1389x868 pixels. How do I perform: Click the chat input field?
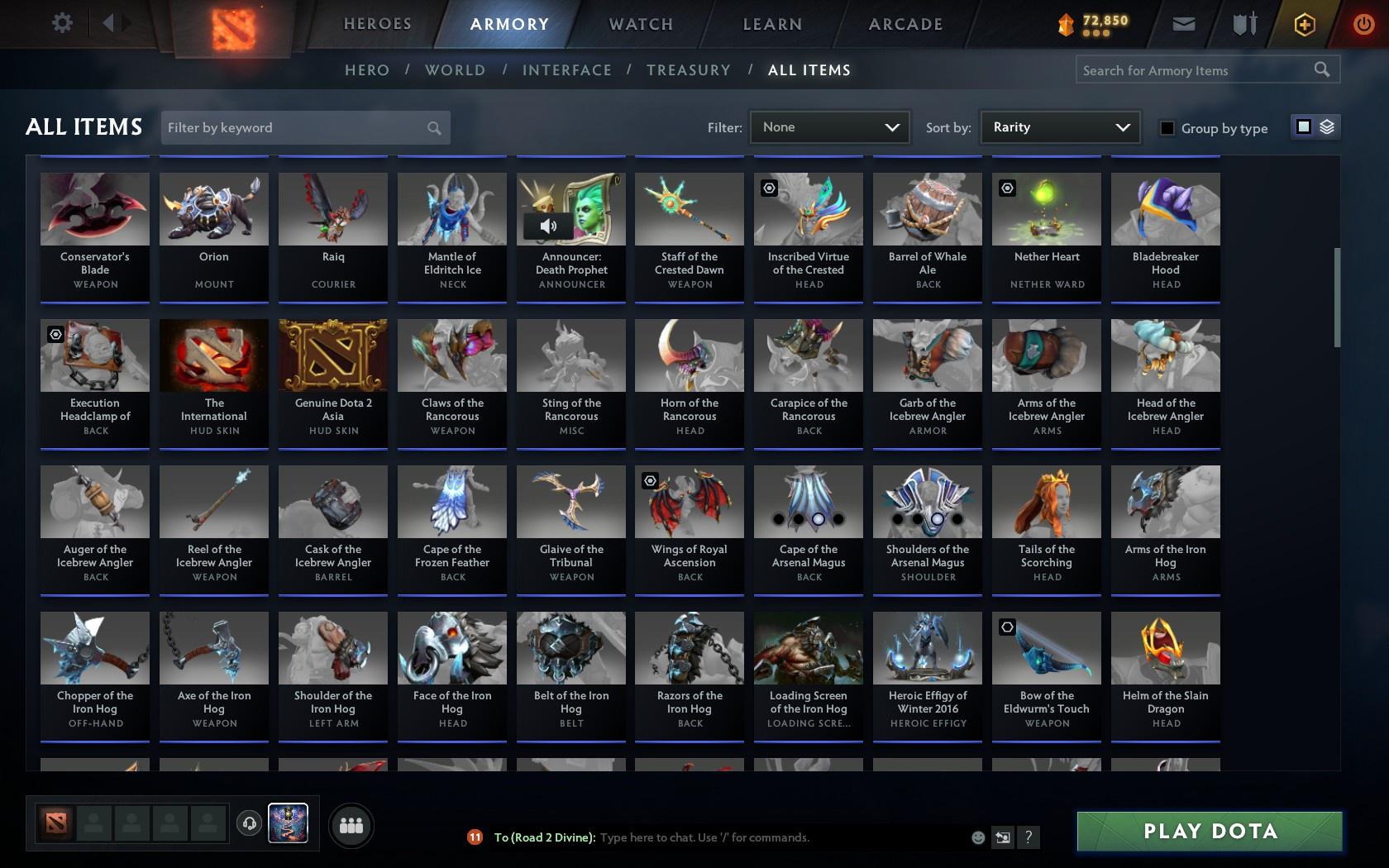tap(728, 837)
